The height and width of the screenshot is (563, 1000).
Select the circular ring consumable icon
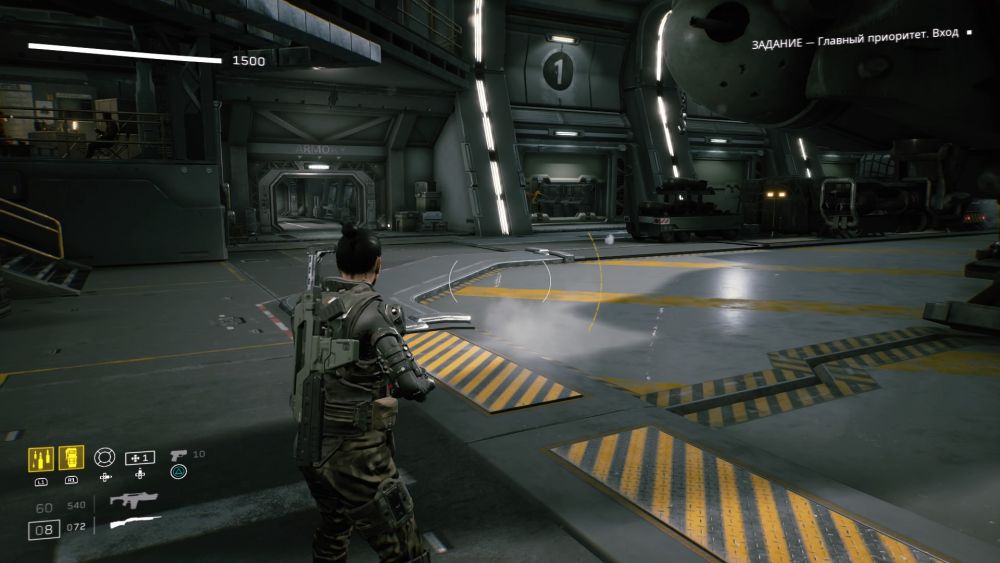tap(104, 457)
